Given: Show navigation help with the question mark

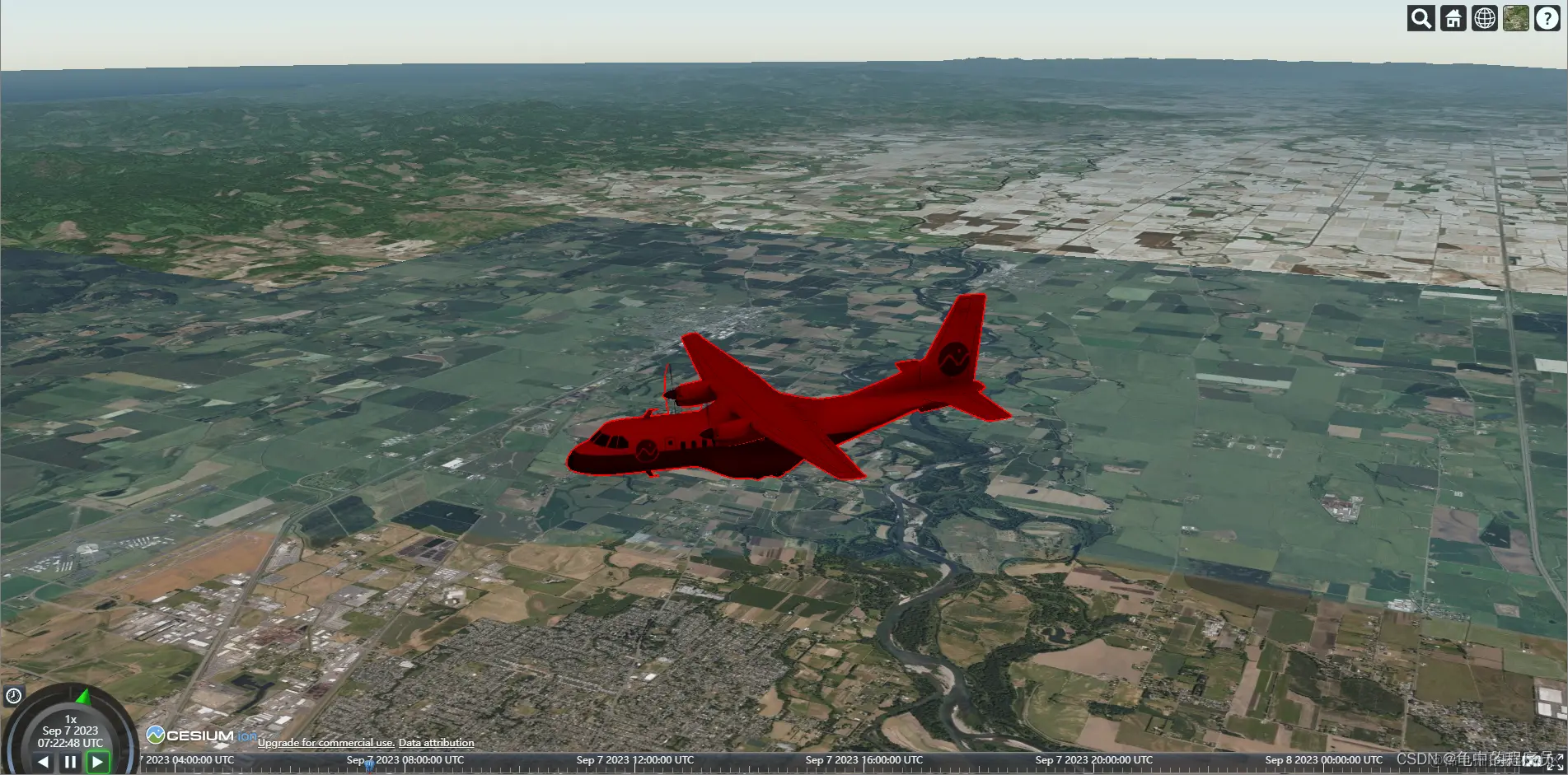Looking at the screenshot, I should [1547, 18].
